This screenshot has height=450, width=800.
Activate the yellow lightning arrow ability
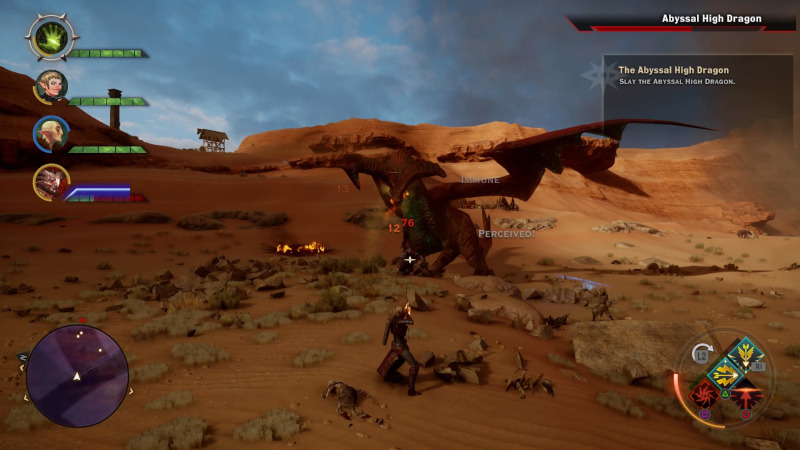[724, 375]
